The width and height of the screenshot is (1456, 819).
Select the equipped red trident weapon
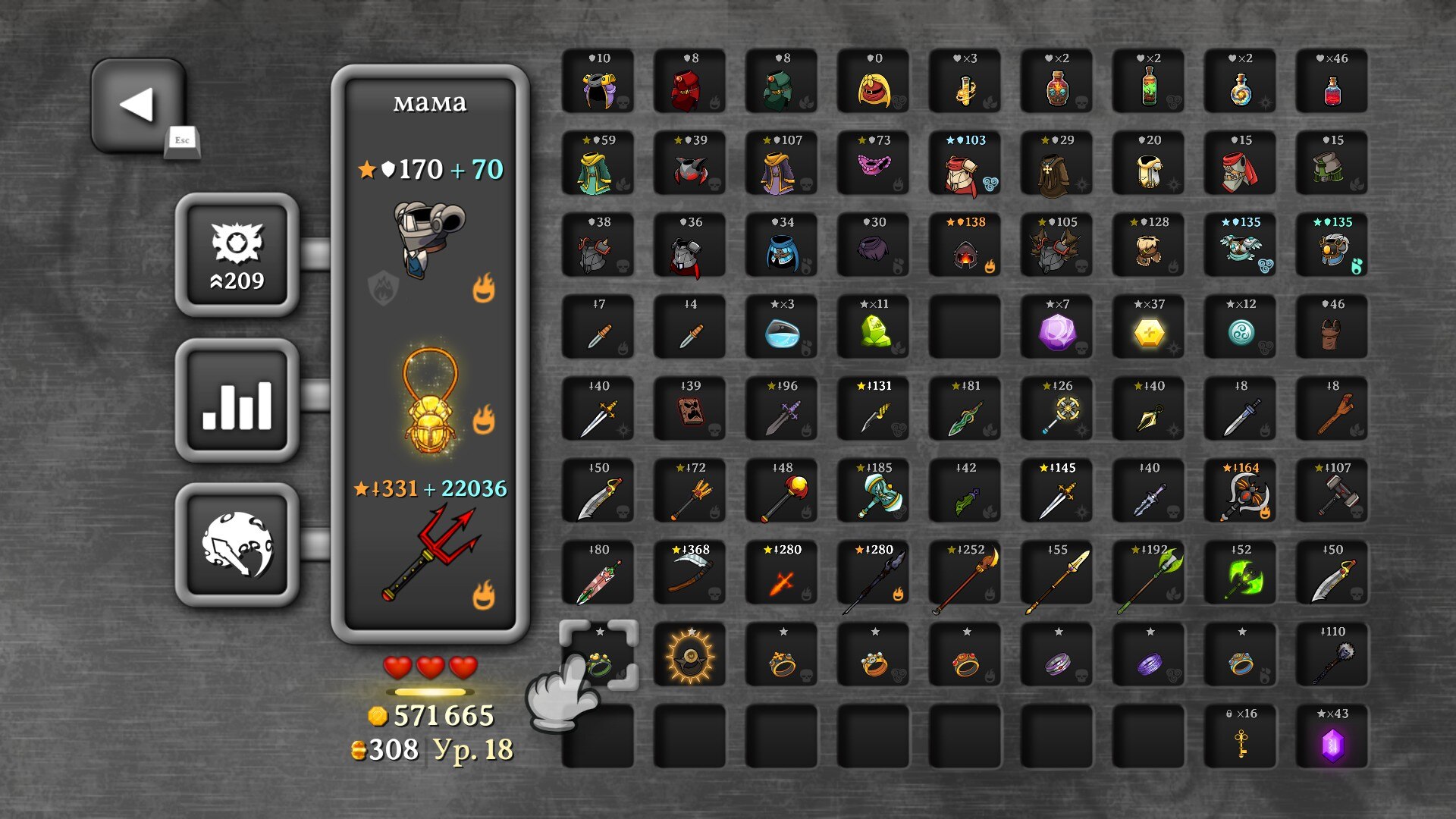click(429, 554)
